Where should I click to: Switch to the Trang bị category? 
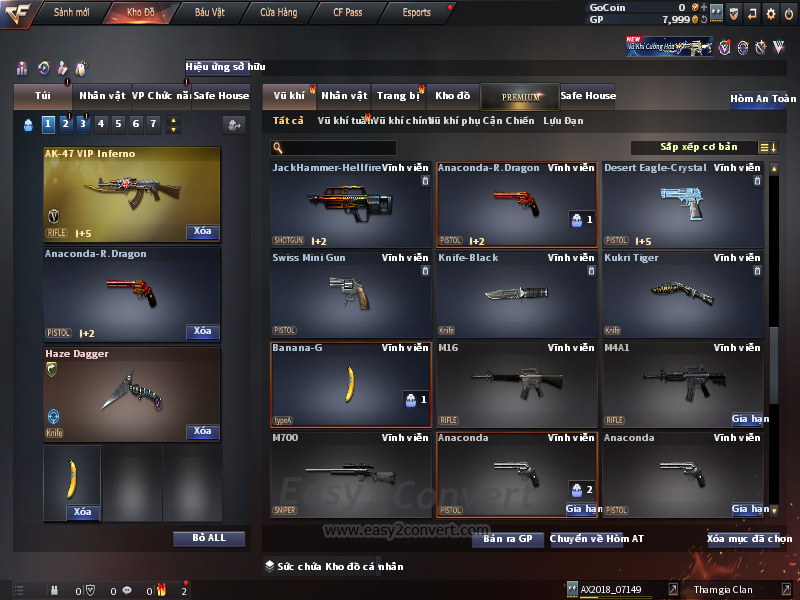coord(398,96)
